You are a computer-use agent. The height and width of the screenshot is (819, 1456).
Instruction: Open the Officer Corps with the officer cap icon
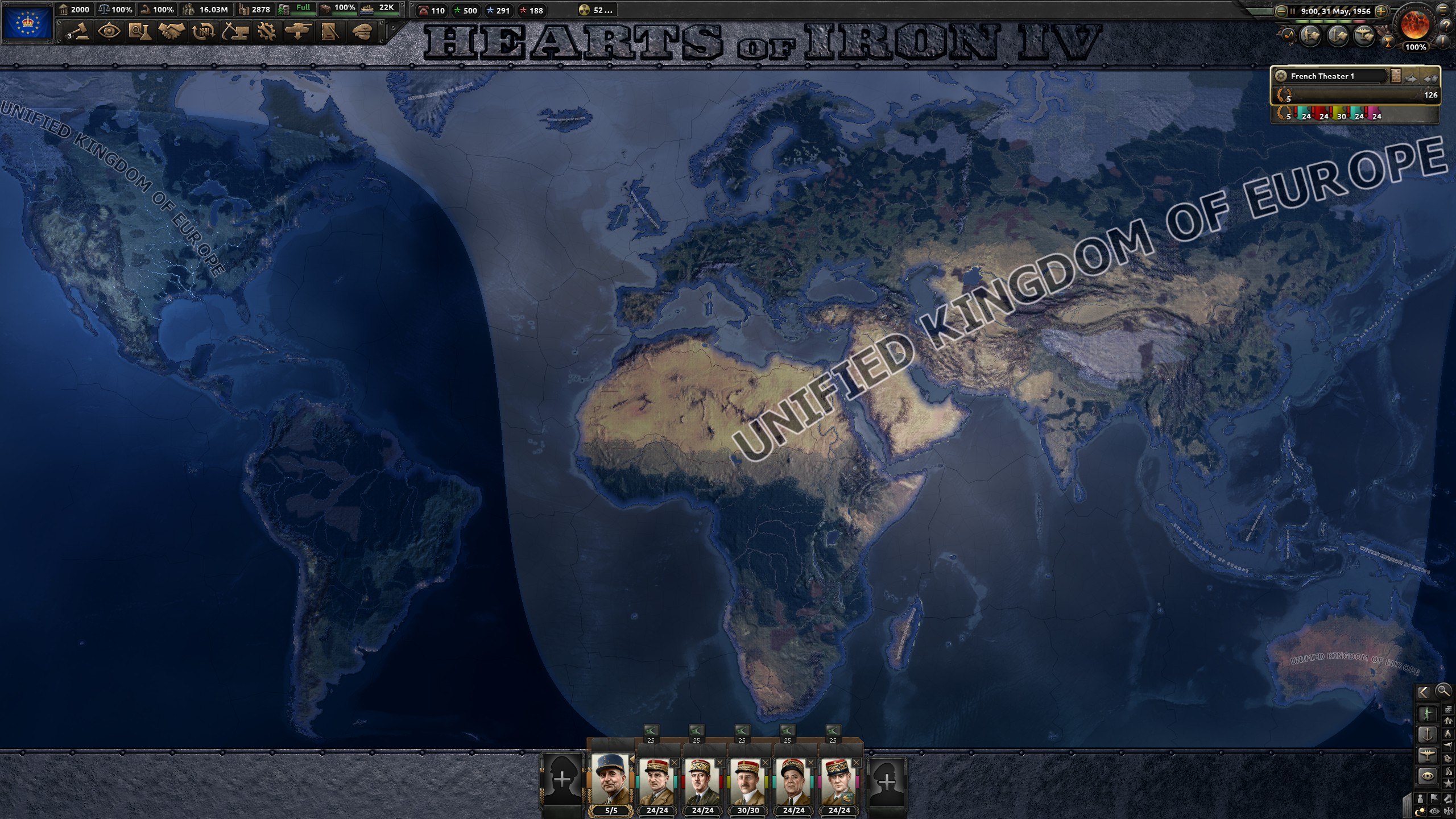pyautogui.click(x=362, y=31)
